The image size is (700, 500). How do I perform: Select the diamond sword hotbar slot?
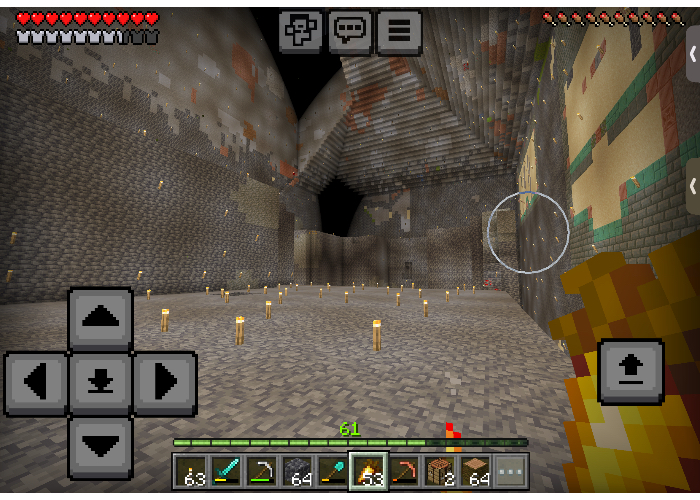[x=226, y=471]
